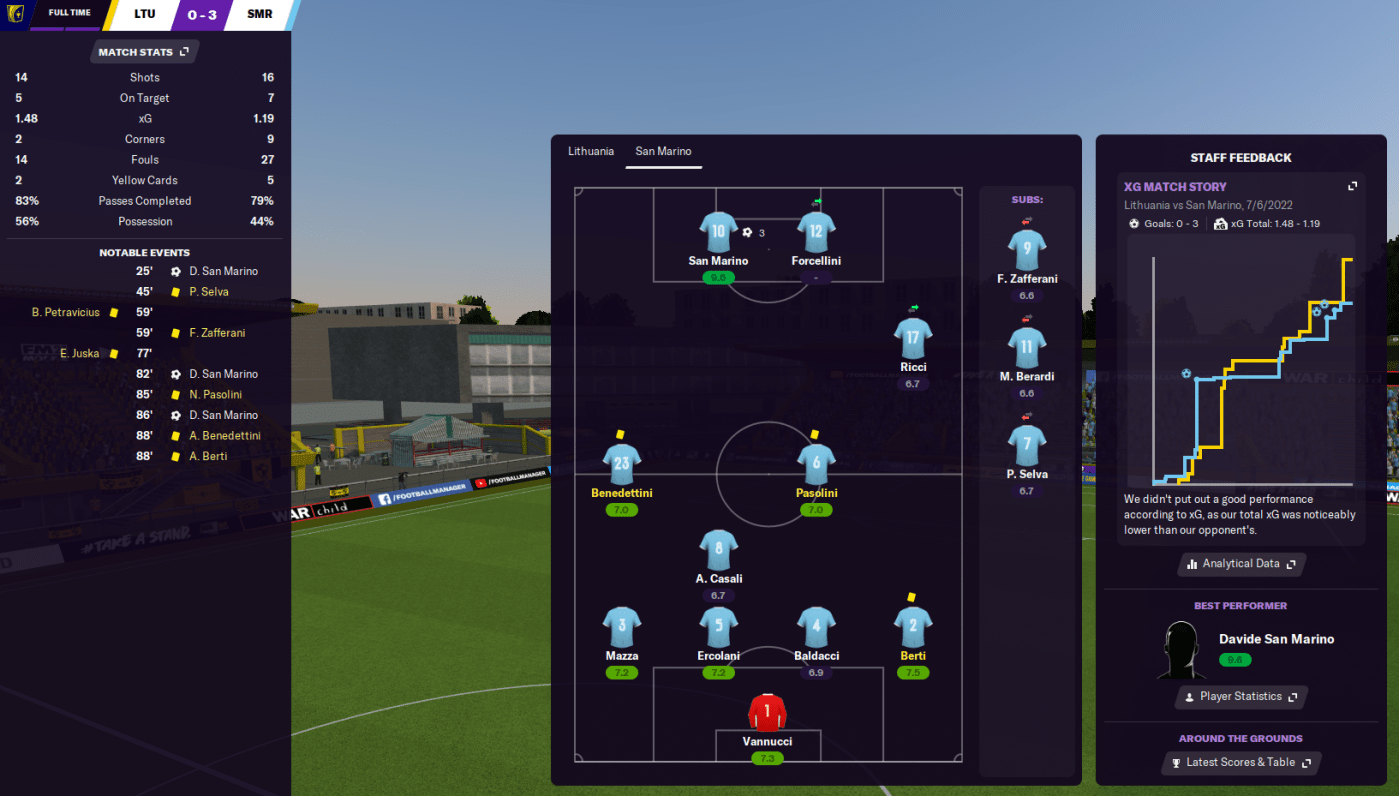Choose substitute M. Berardi
Image resolution: width=1399 pixels, height=796 pixels.
tap(1026, 348)
